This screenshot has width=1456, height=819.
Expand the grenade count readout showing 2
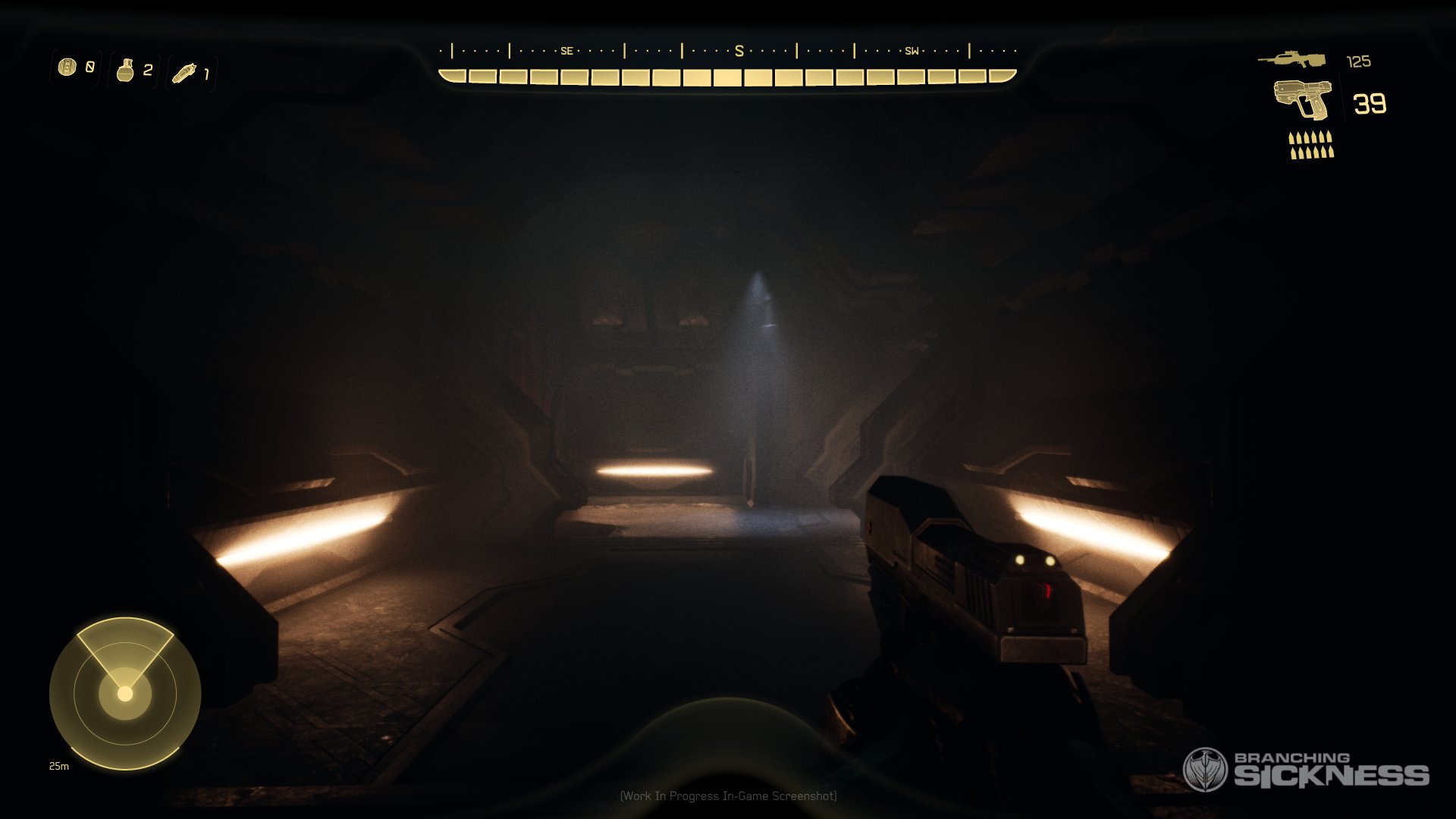click(x=148, y=70)
